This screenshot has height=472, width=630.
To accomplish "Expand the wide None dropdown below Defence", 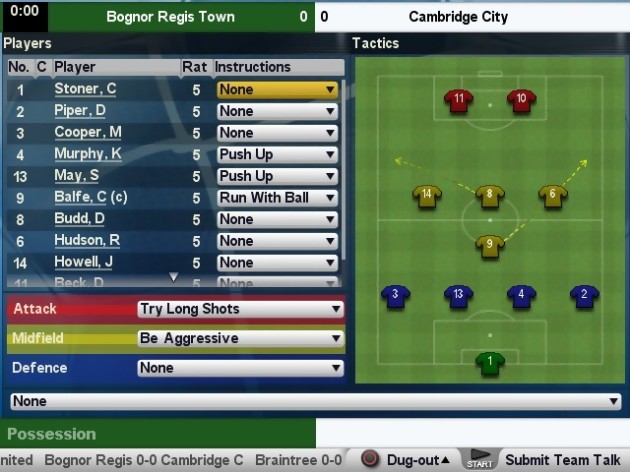I will pyautogui.click(x=315, y=401).
